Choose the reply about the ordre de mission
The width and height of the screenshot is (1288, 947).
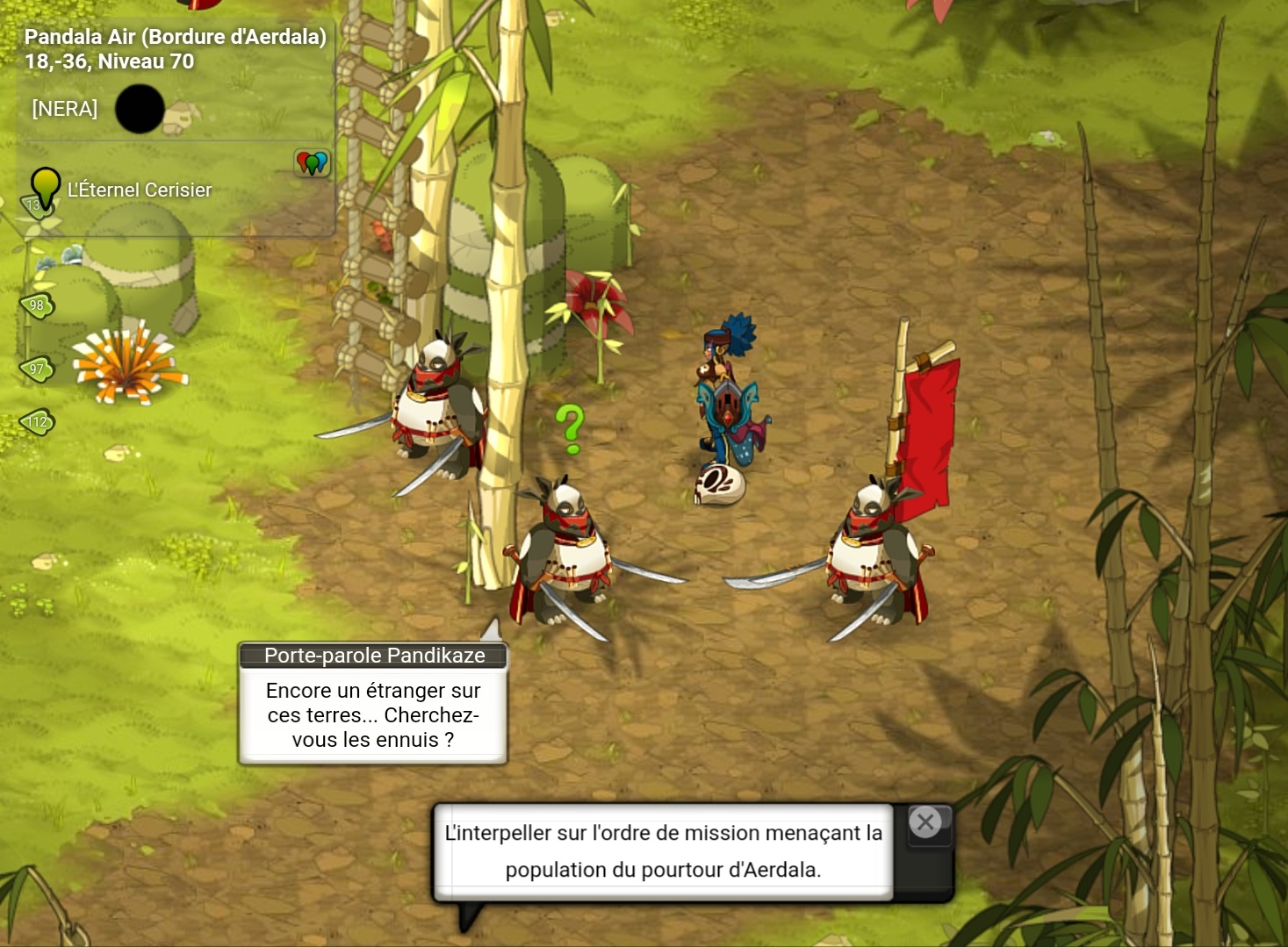663,850
